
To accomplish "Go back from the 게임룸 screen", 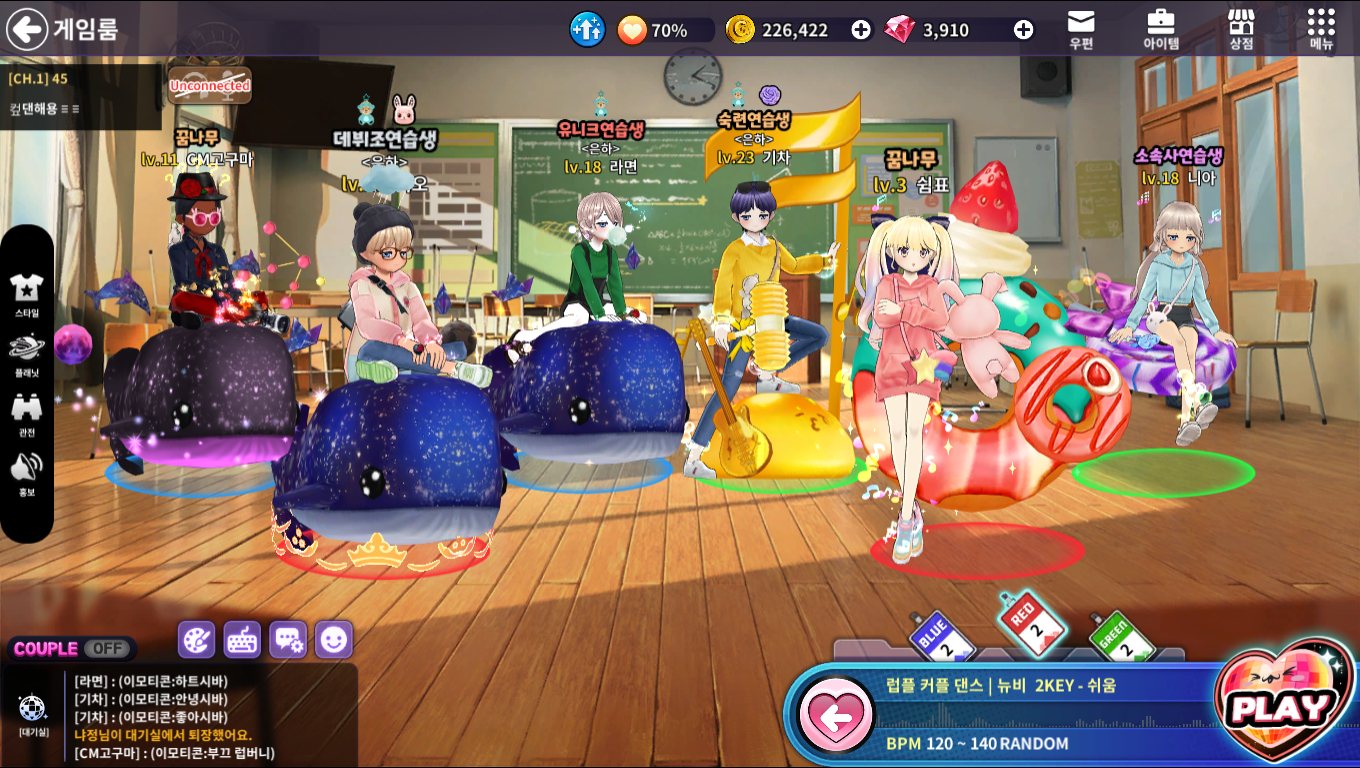I will pyautogui.click(x=27, y=29).
